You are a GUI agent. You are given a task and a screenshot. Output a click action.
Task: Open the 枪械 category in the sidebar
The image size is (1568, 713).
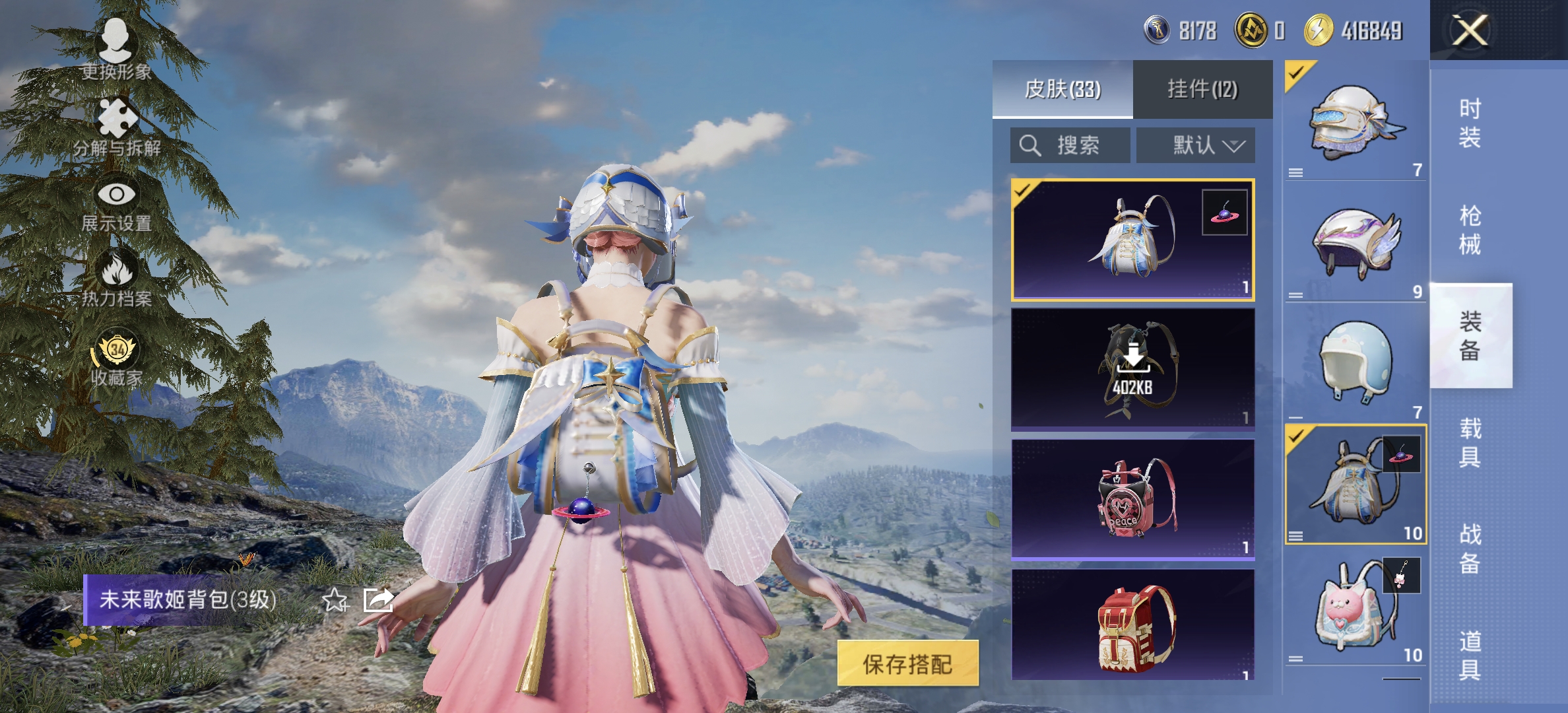coord(1470,228)
